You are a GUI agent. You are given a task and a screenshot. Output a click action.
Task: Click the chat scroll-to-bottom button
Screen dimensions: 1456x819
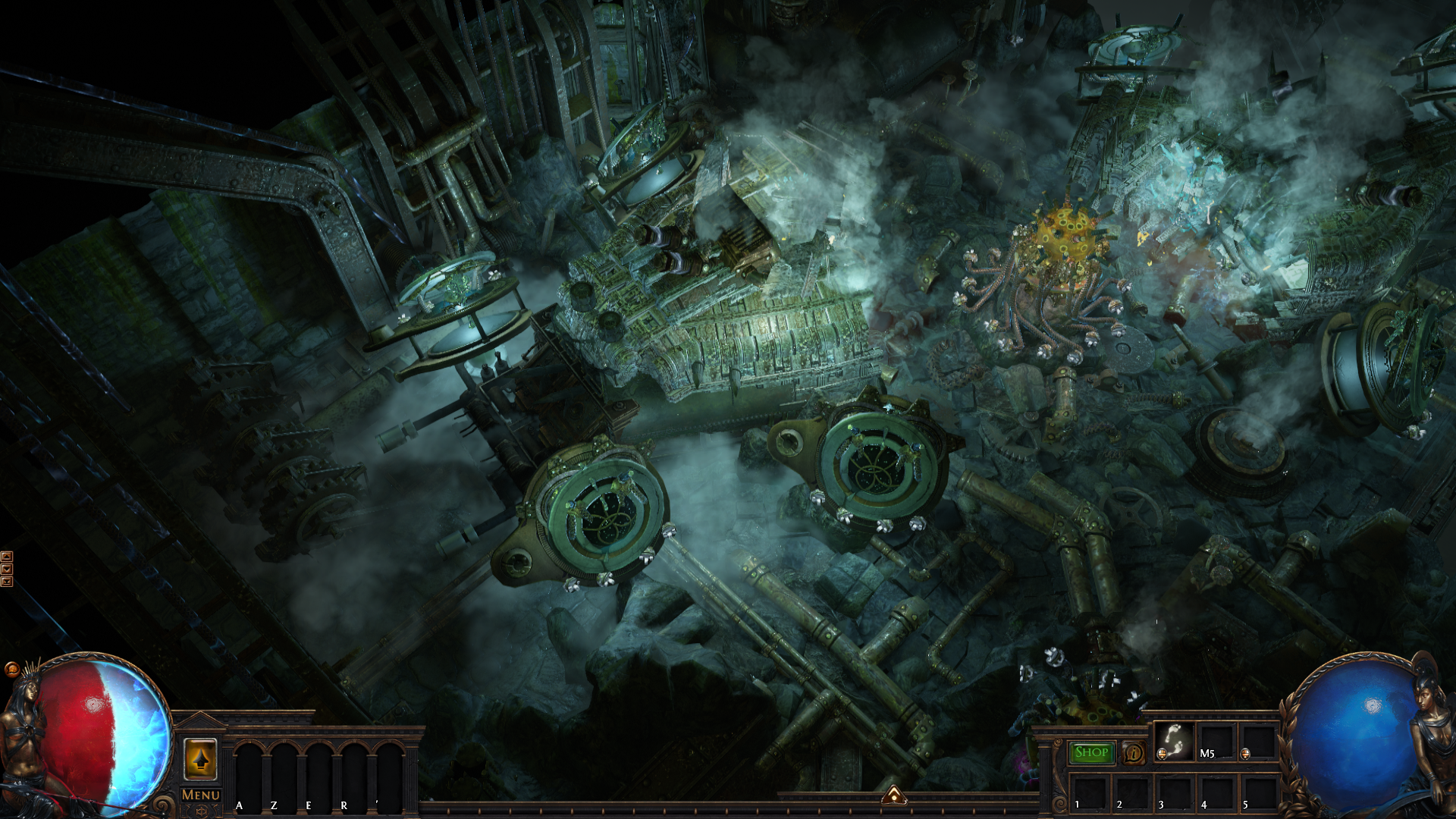pyautogui.click(x=7, y=582)
